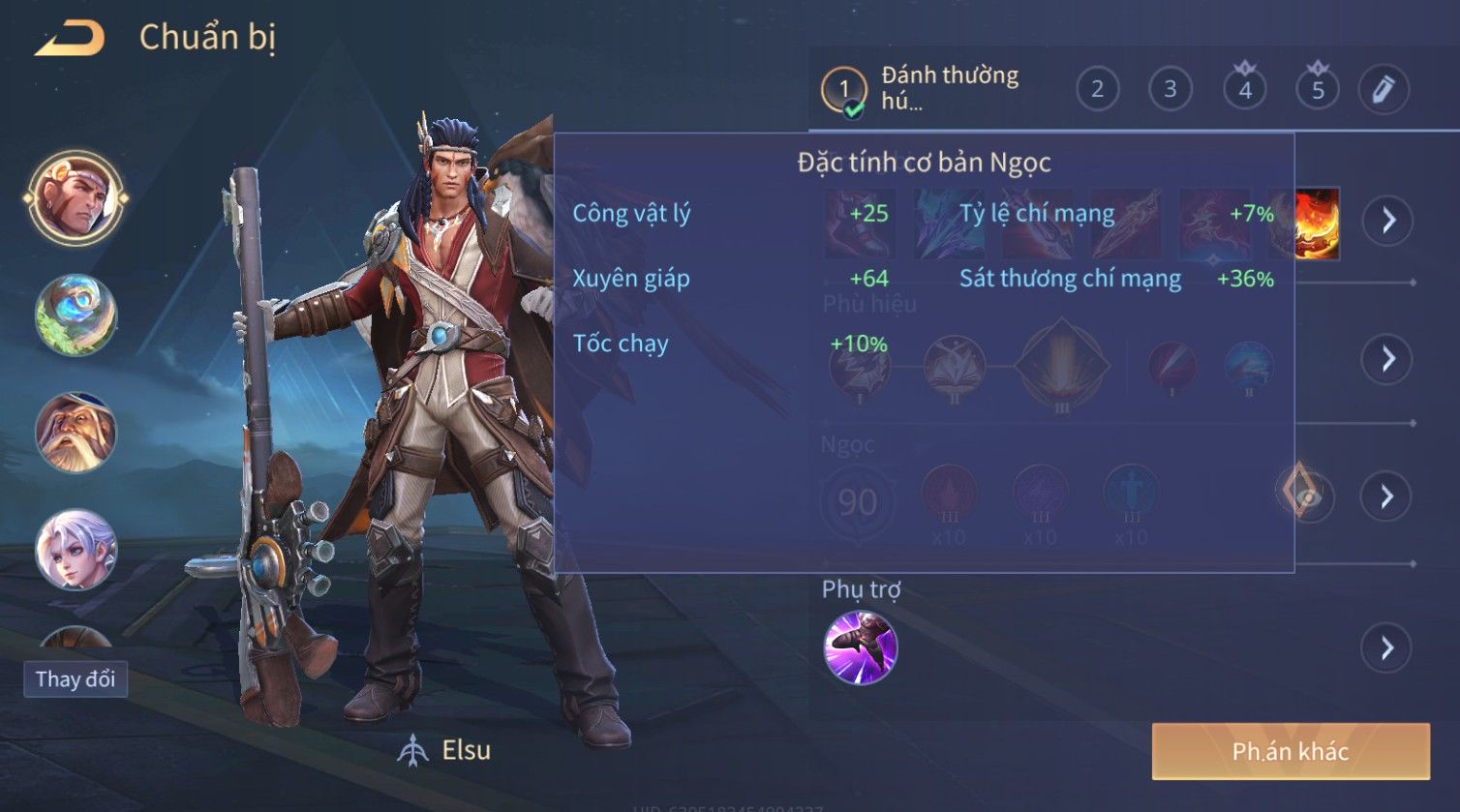This screenshot has height=812, width=1460.
Task: Open the equipment items arrow
Action: tap(1387, 221)
